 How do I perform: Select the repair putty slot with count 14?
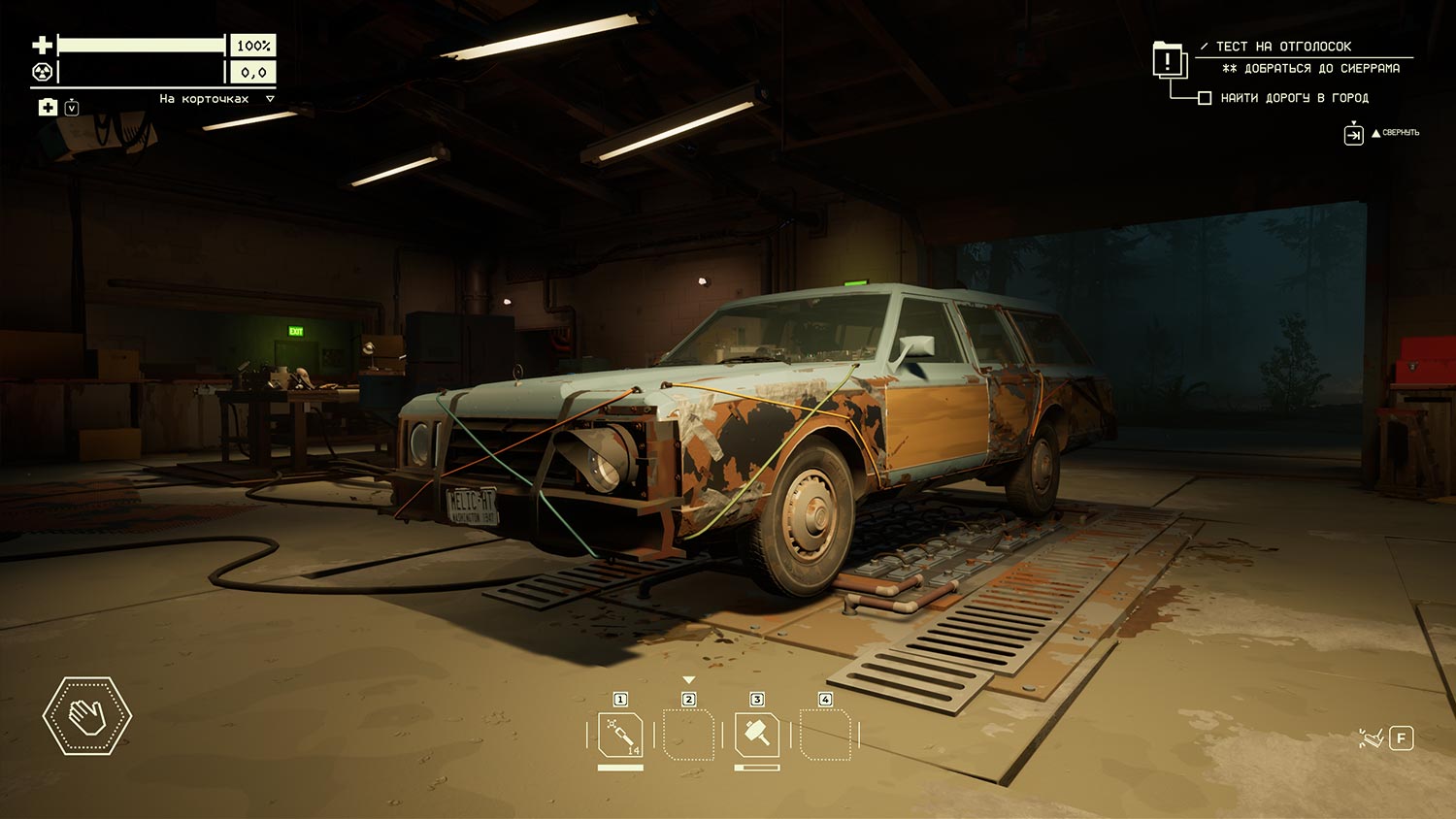tap(620, 735)
